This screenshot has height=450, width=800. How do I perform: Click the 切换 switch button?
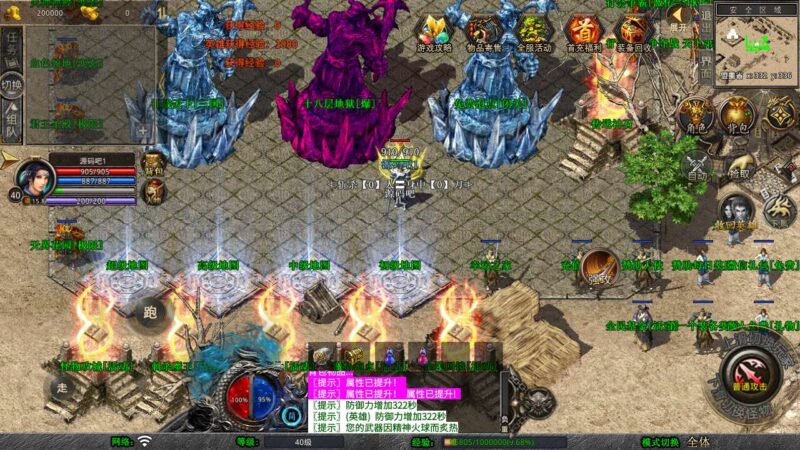11,85
